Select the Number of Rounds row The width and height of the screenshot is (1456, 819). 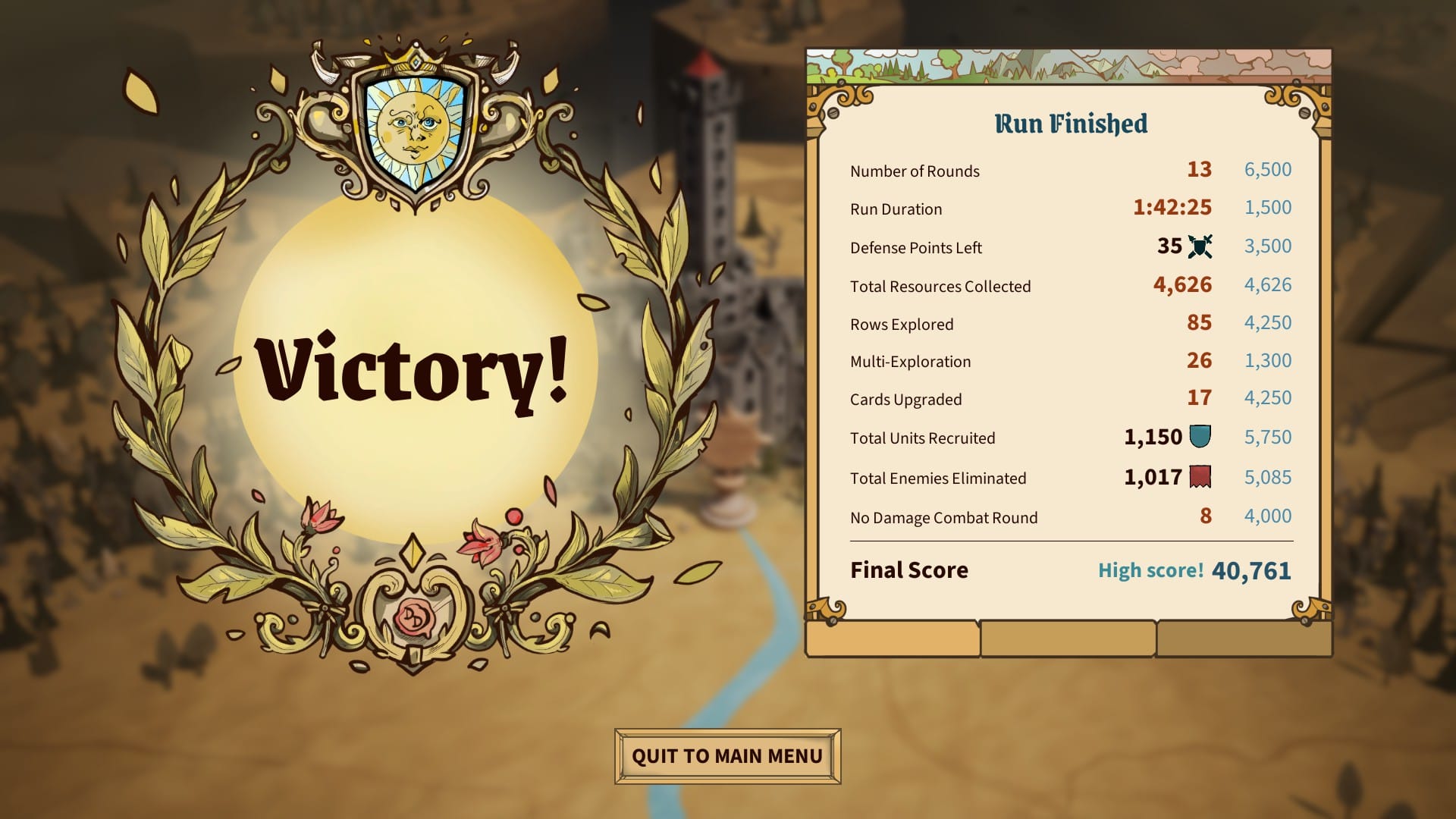coord(915,171)
